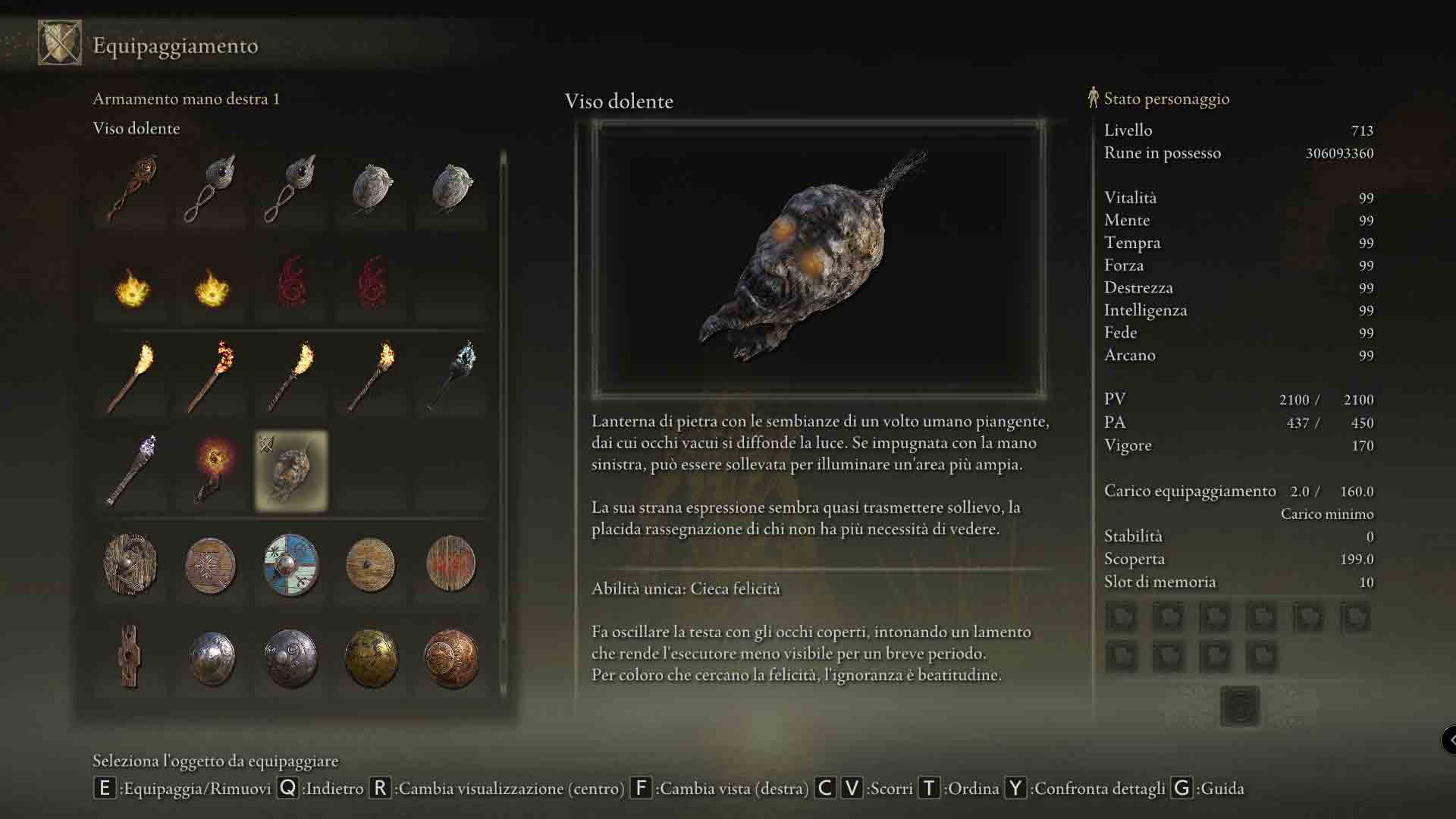Open the collapsed side overlay arrow
1456x819 pixels.
(1449, 739)
